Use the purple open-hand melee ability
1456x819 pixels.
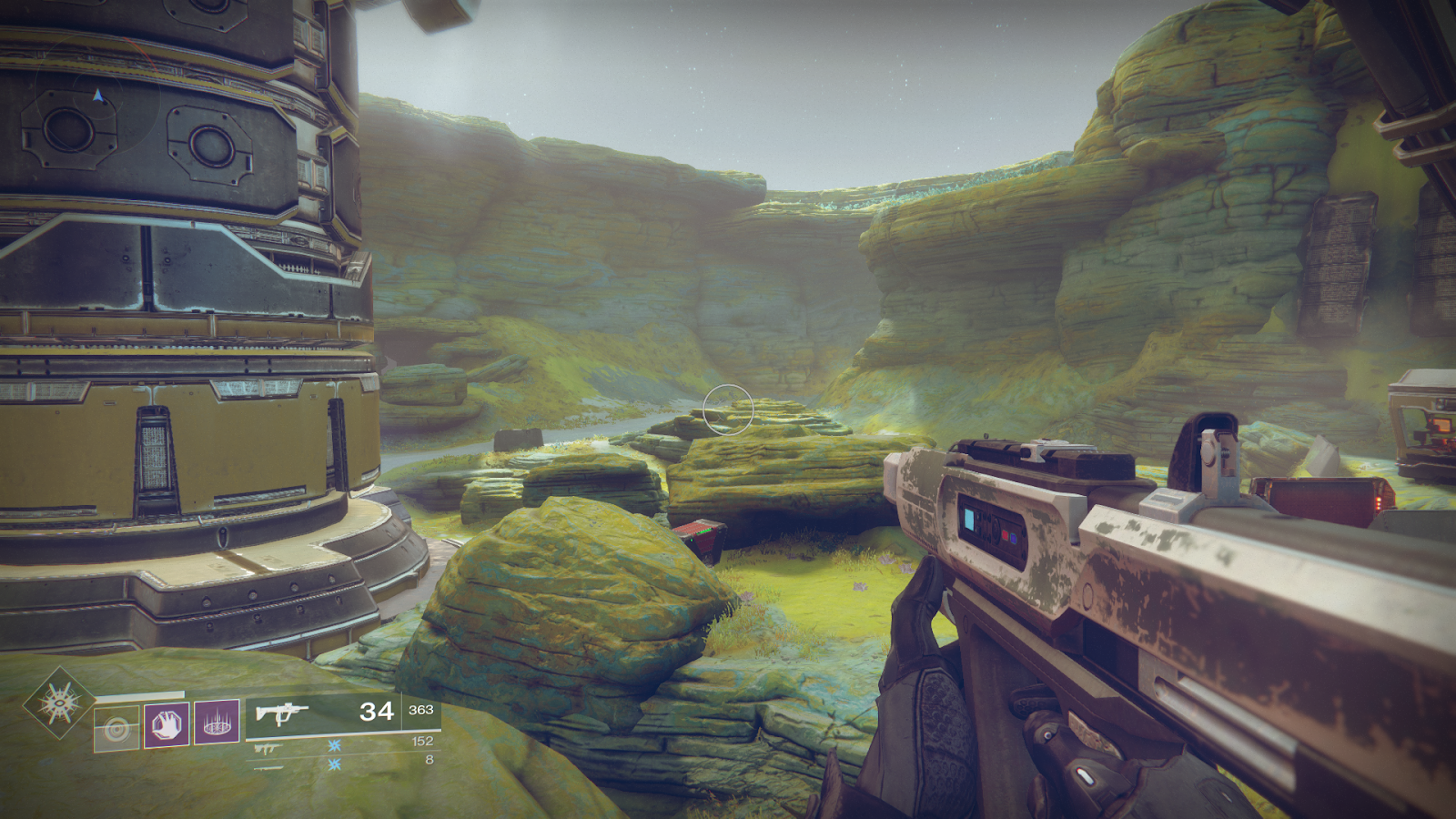click(x=167, y=724)
